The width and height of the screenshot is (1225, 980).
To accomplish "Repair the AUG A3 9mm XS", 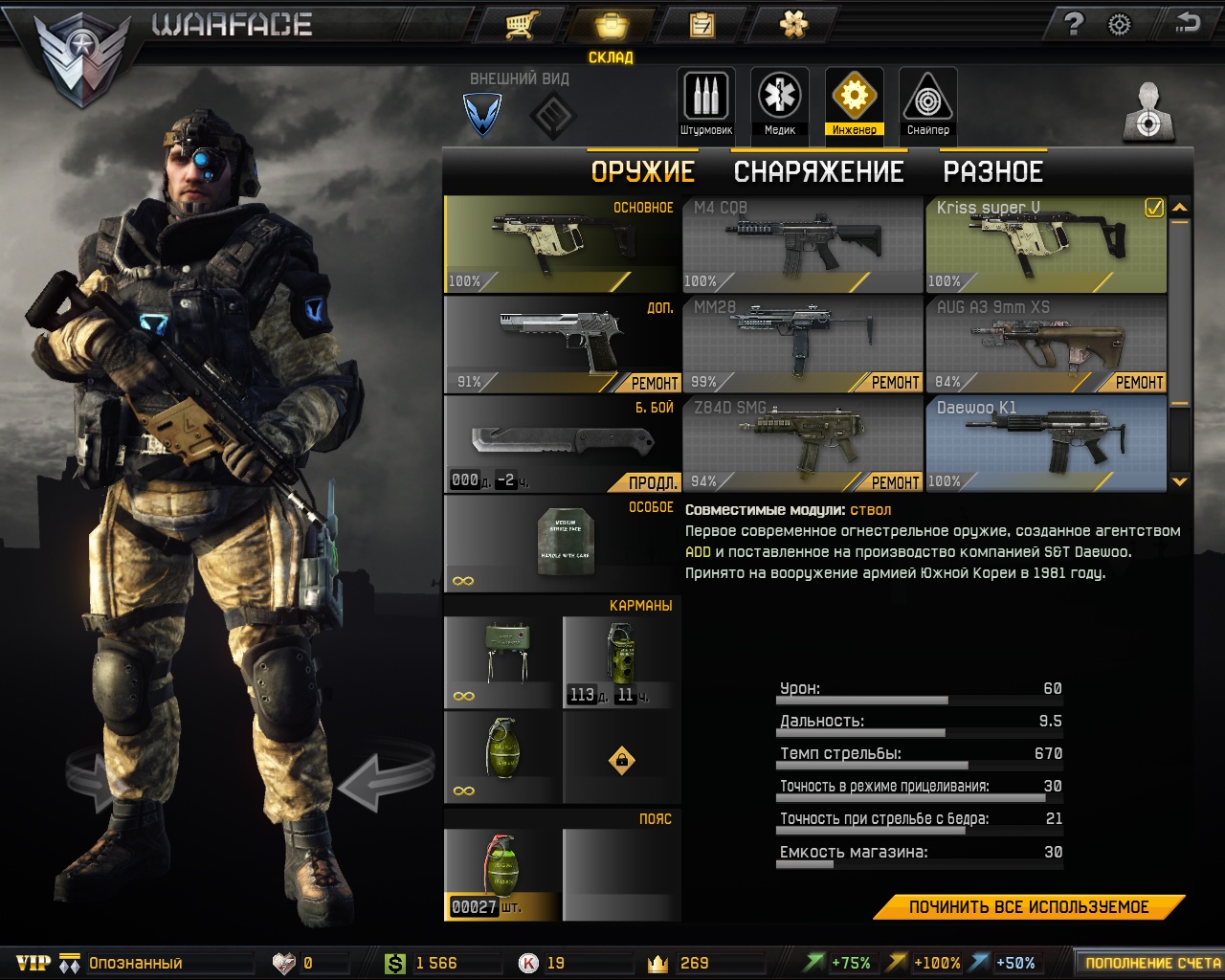I will tap(1139, 383).
